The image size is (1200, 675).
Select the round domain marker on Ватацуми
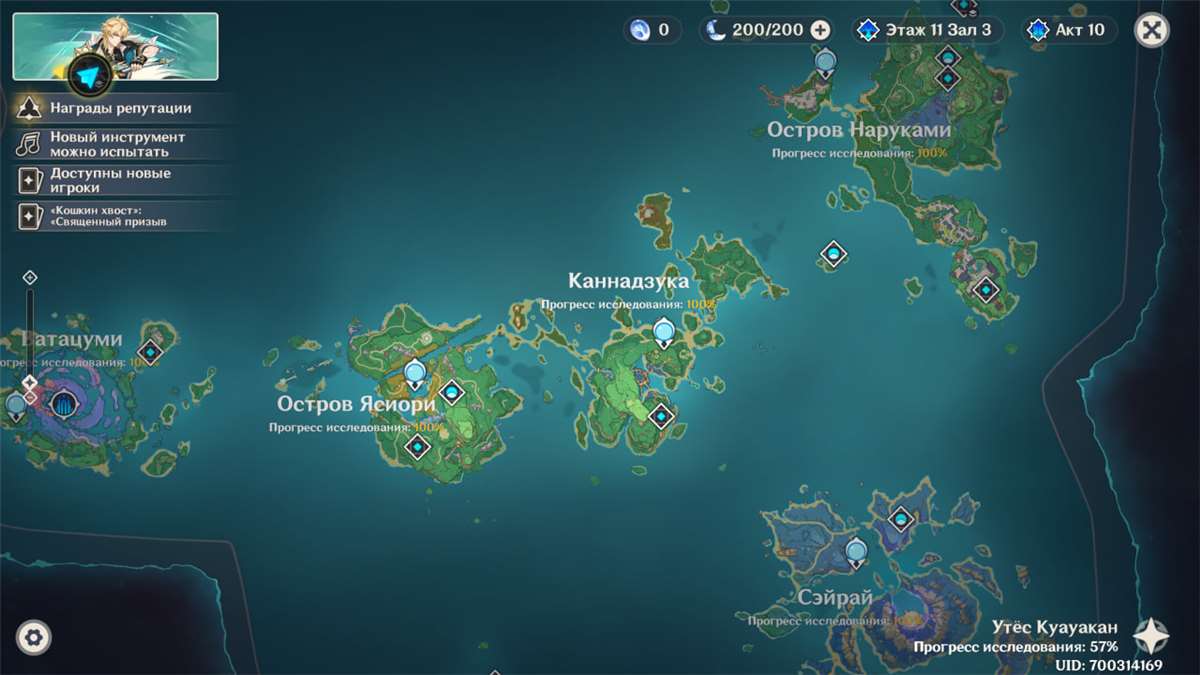coord(65,406)
